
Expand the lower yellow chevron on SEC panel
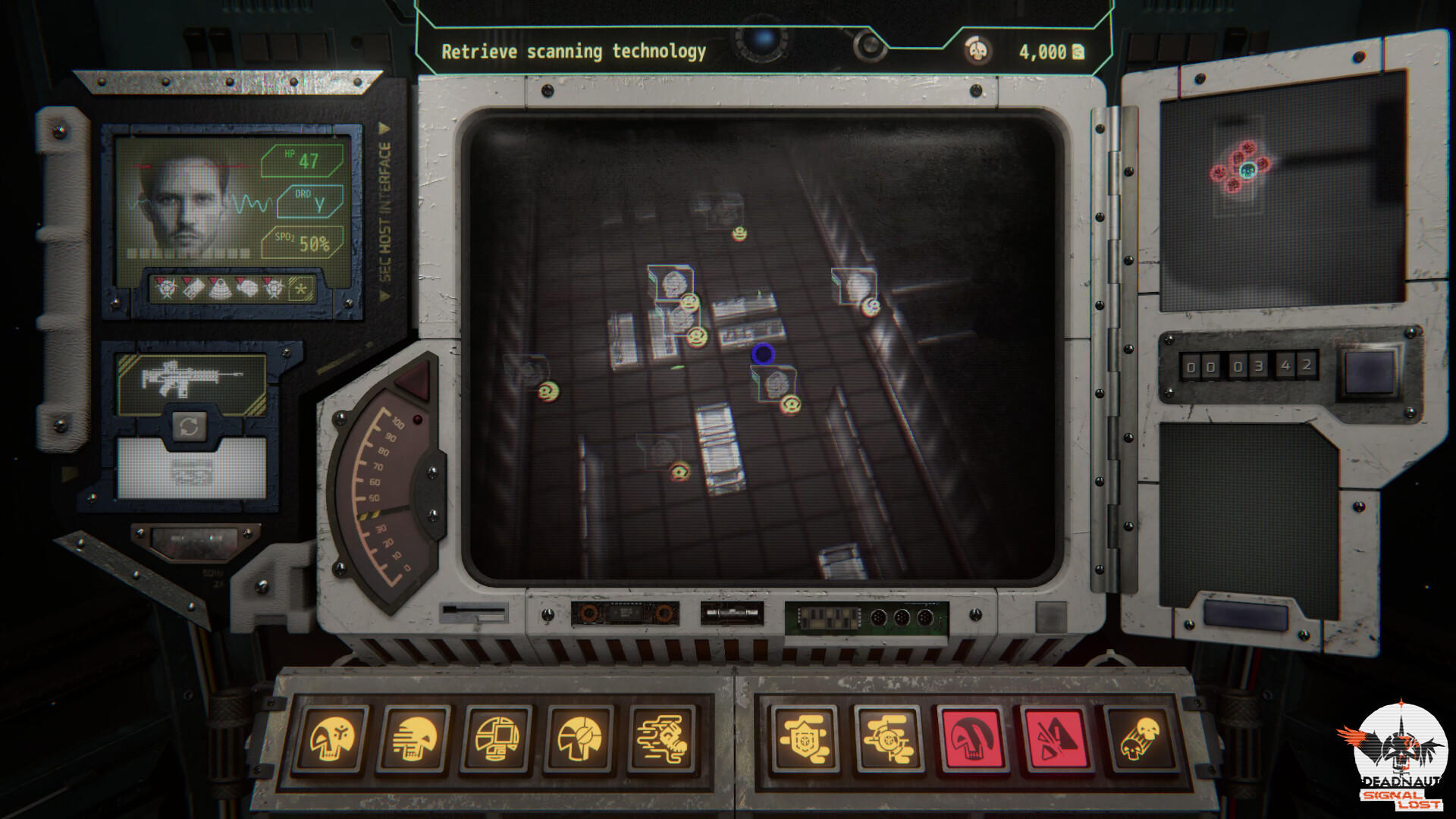[x=384, y=296]
